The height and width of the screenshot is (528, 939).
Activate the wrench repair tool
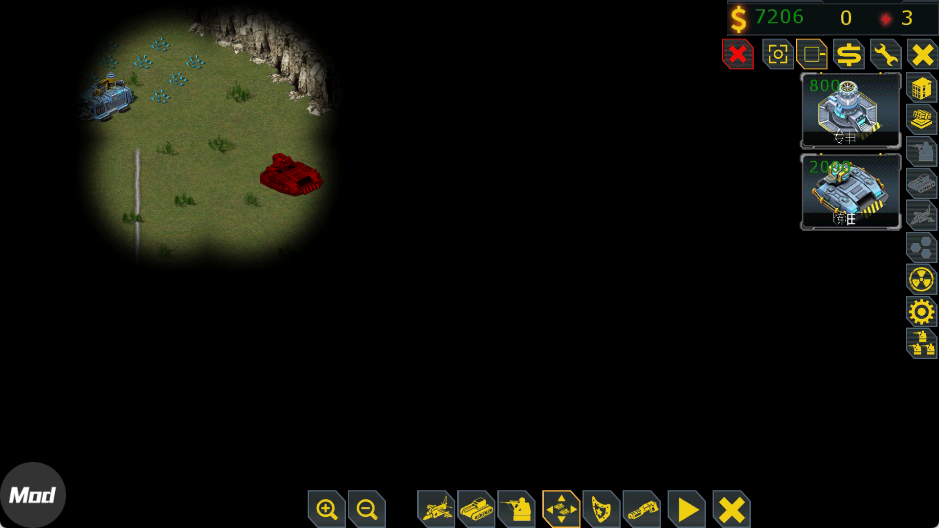tap(886, 54)
